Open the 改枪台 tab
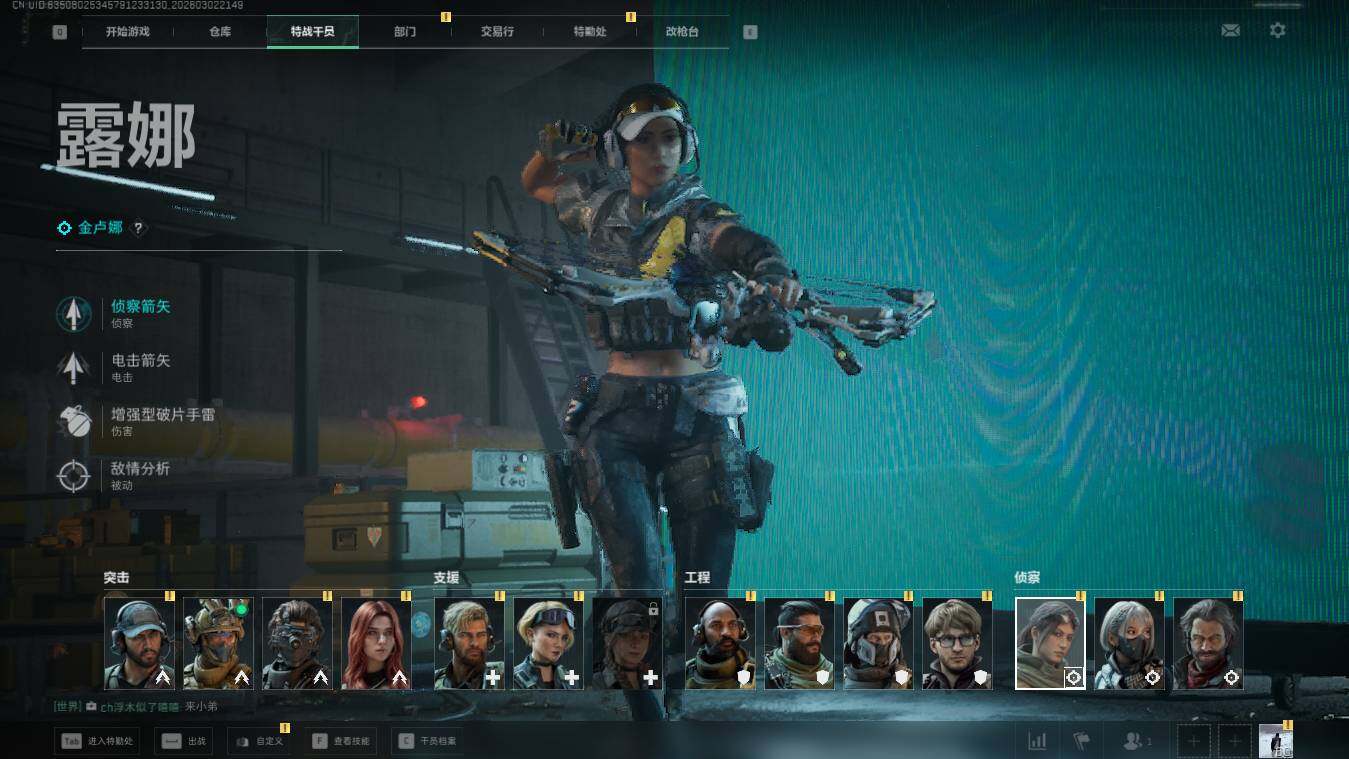The height and width of the screenshot is (759, 1349). (682, 31)
